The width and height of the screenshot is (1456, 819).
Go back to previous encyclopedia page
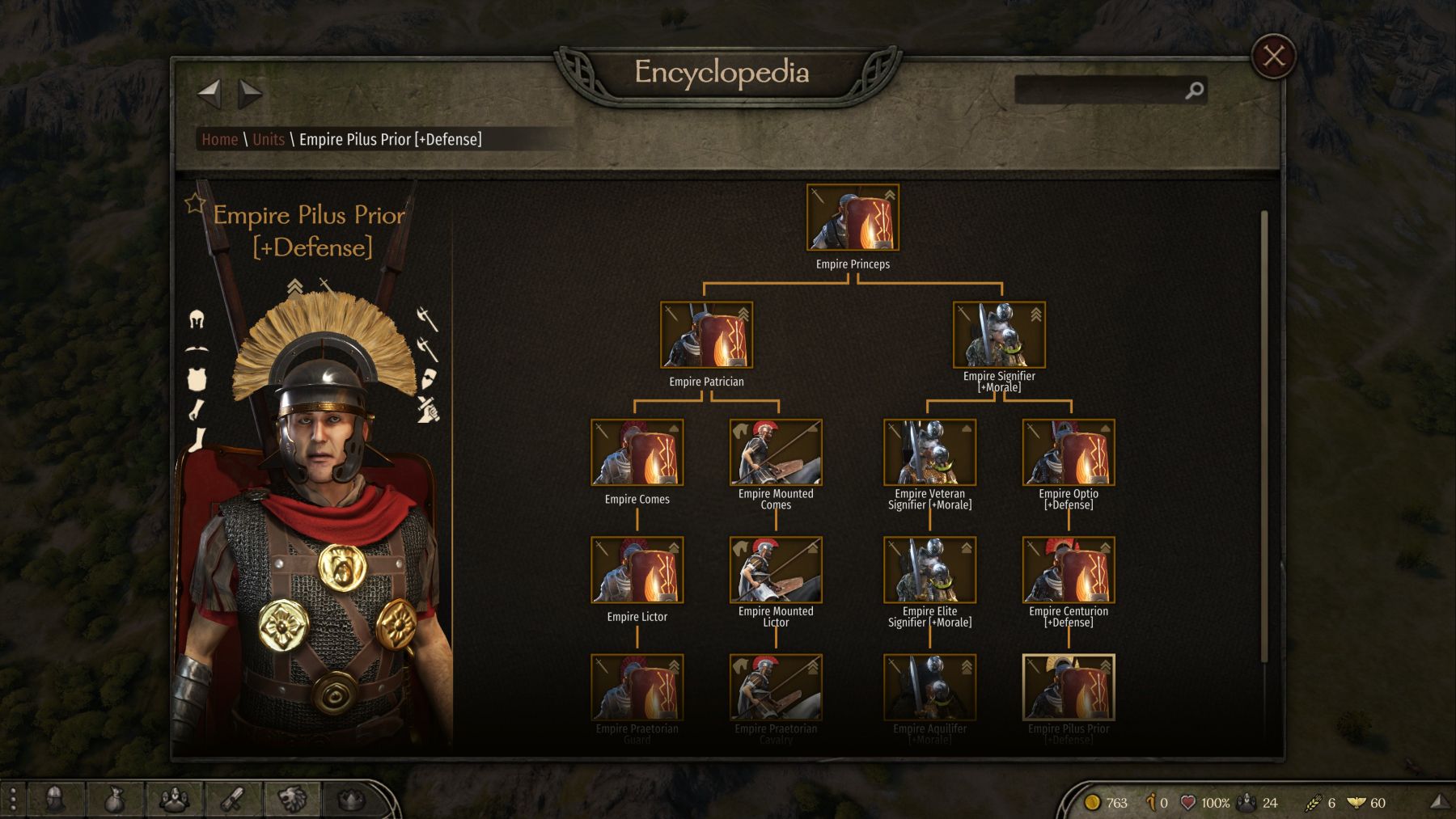(x=209, y=93)
